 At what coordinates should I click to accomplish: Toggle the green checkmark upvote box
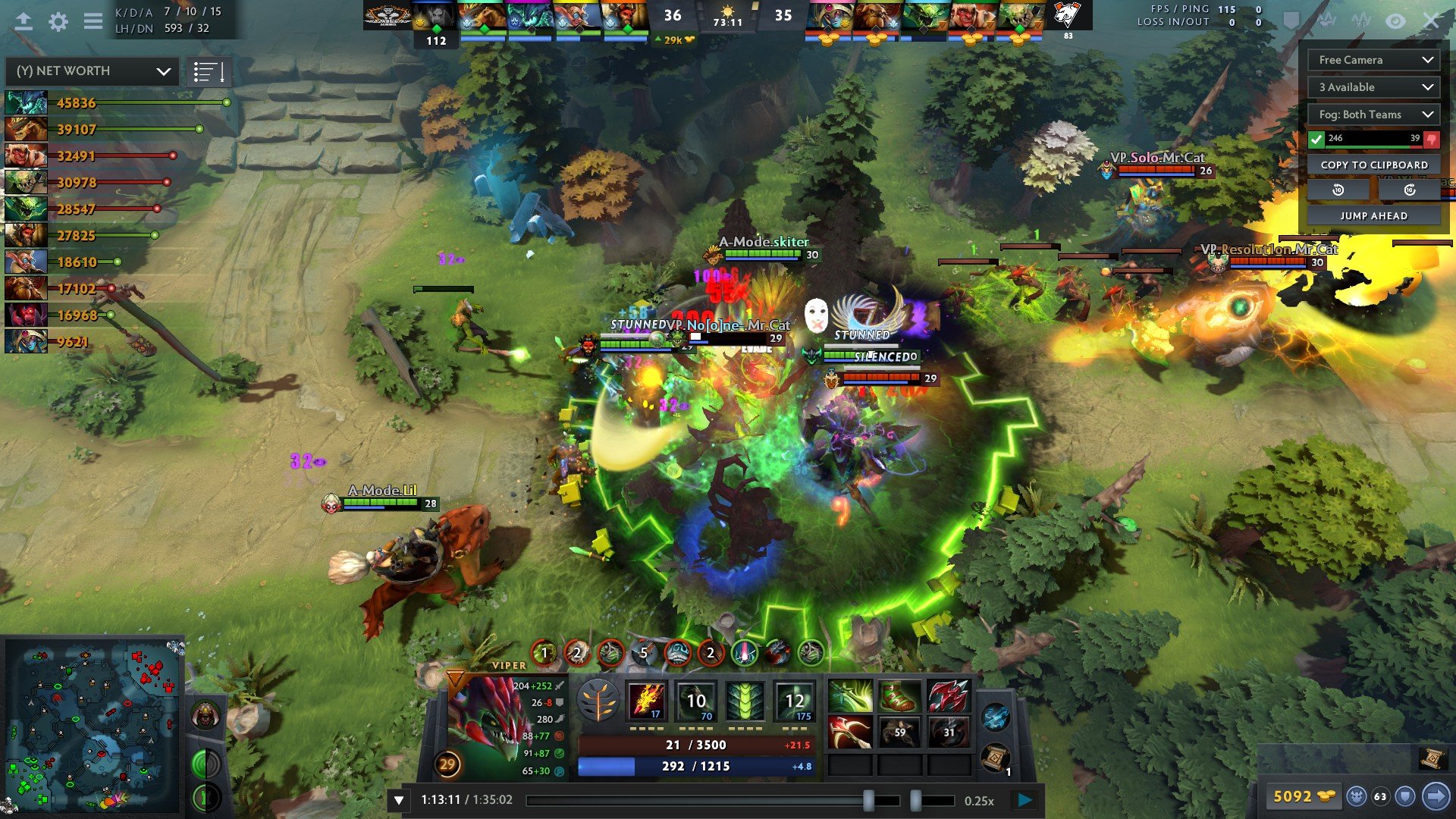[x=1316, y=139]
